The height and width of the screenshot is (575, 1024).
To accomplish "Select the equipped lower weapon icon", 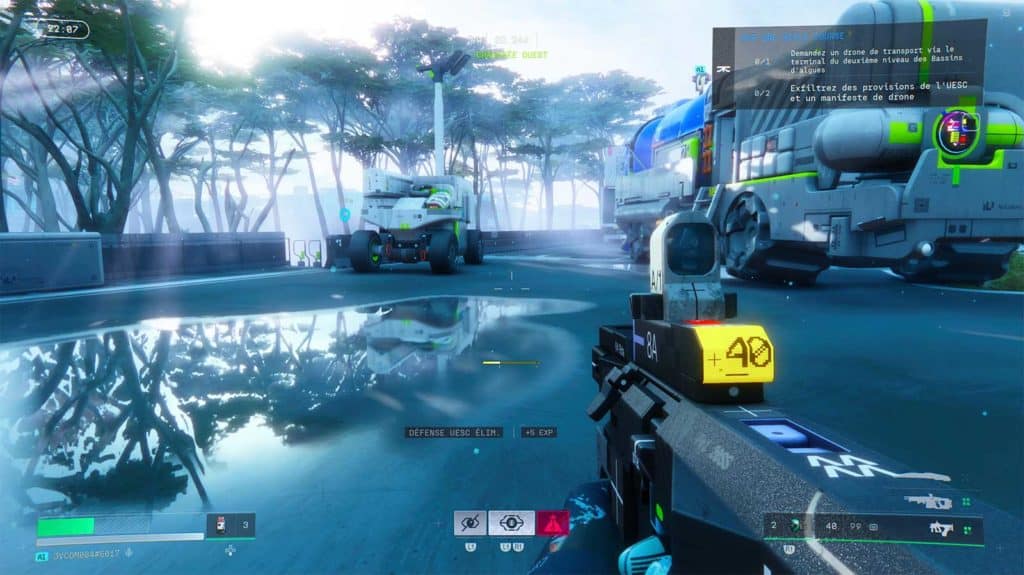I will 940,527.
